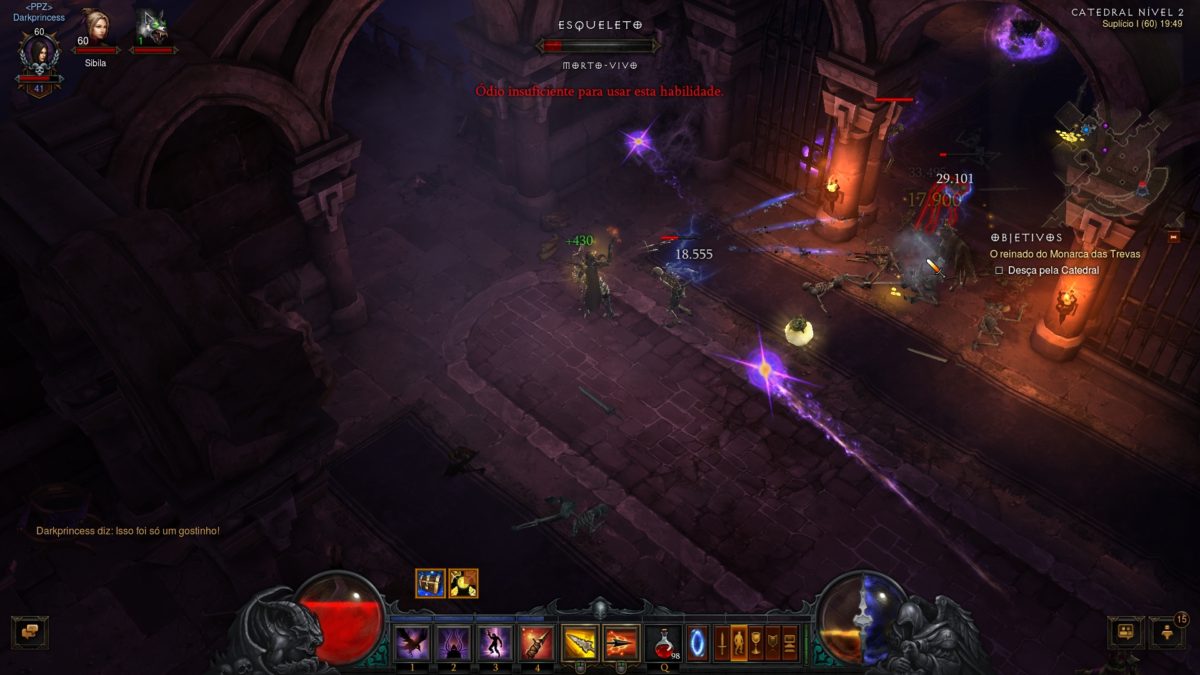The image size is (1200, 675).
Task: Activate the raven companion skill in slot 1
Action: point(413,642)
